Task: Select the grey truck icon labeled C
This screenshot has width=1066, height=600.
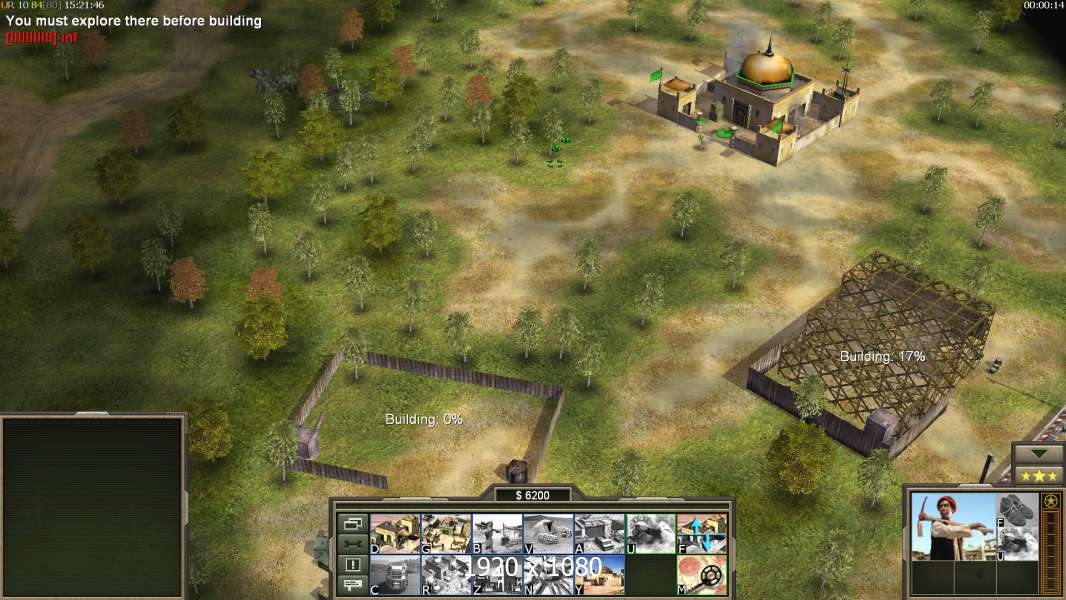Action: tap(395, 575)
